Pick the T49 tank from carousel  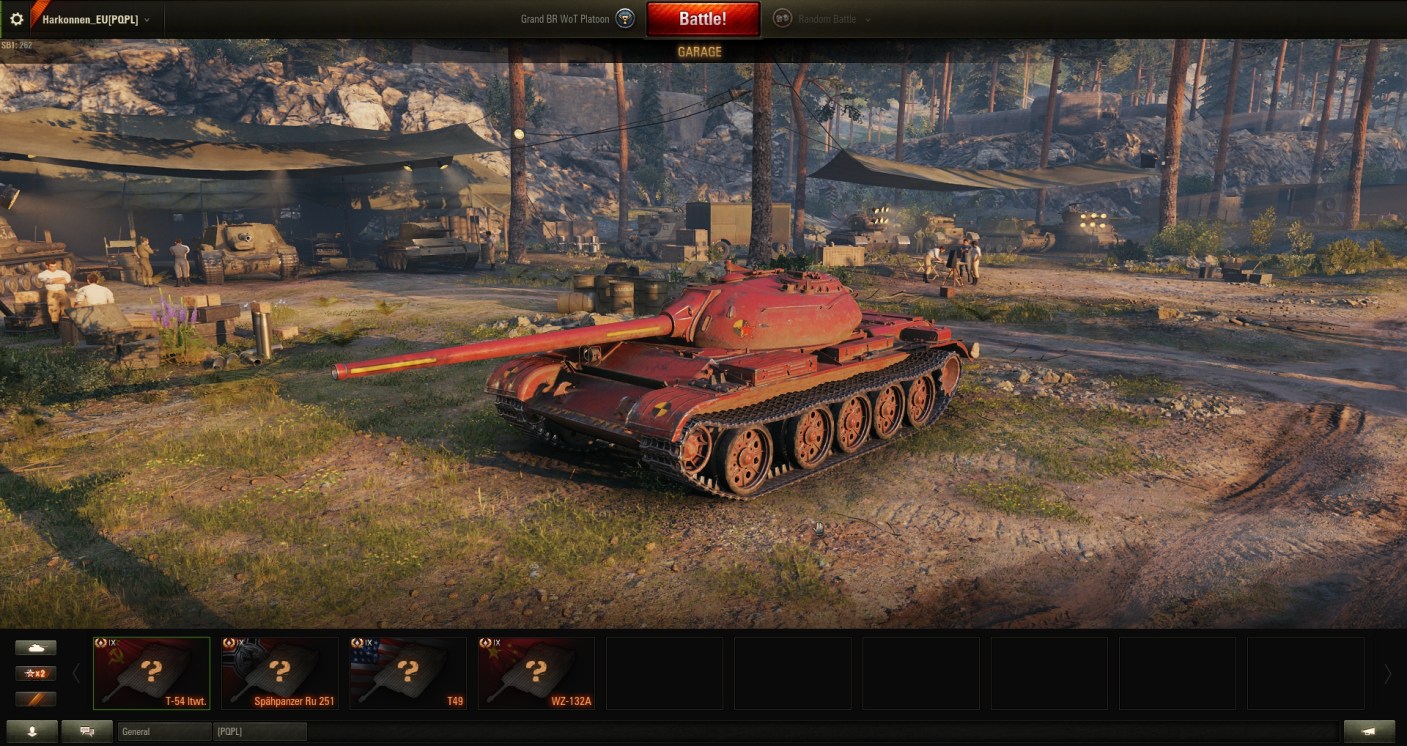click(408, 673)
